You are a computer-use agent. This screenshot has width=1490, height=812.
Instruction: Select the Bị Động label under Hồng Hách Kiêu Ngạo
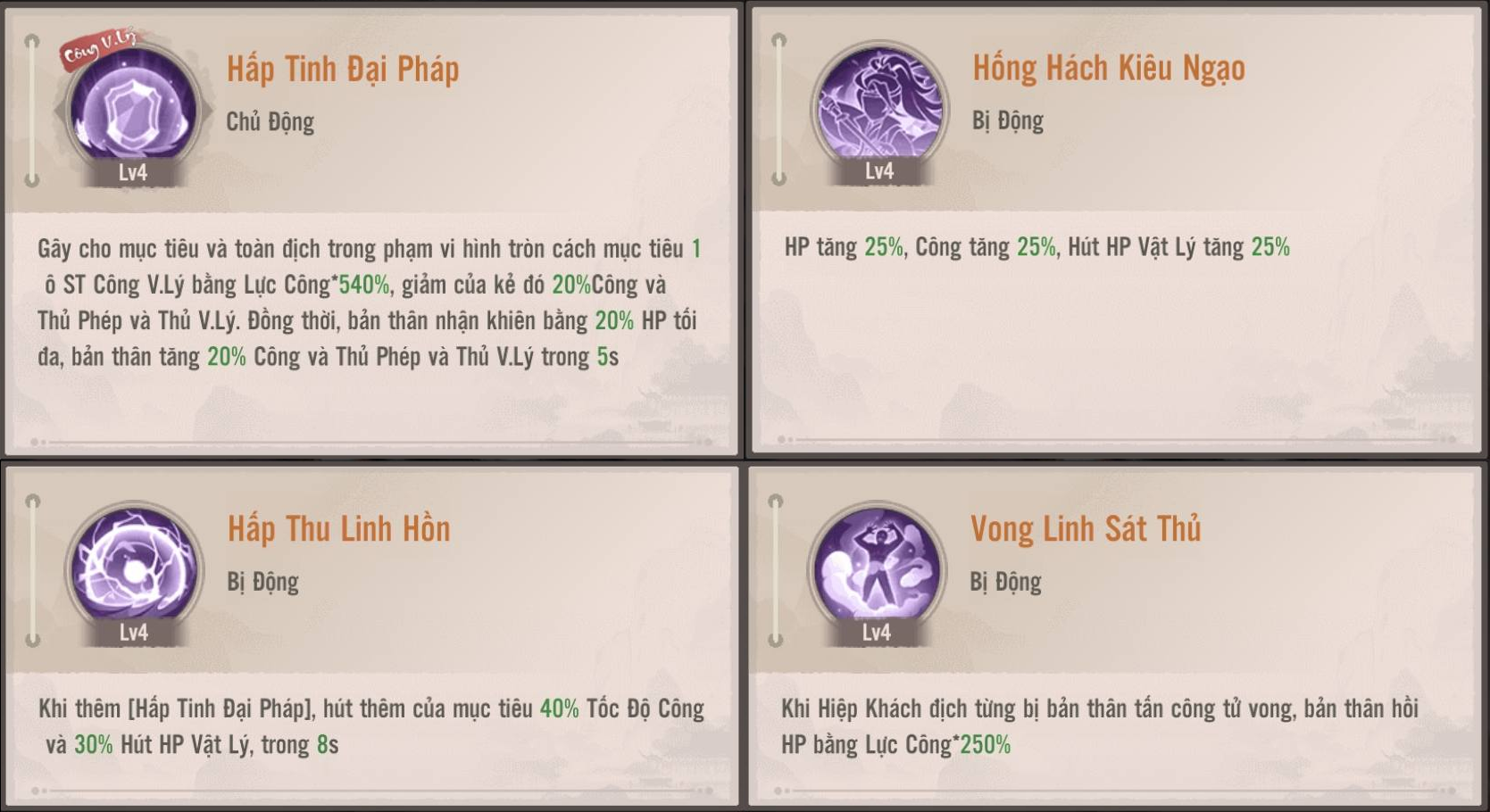[1008, 121]
